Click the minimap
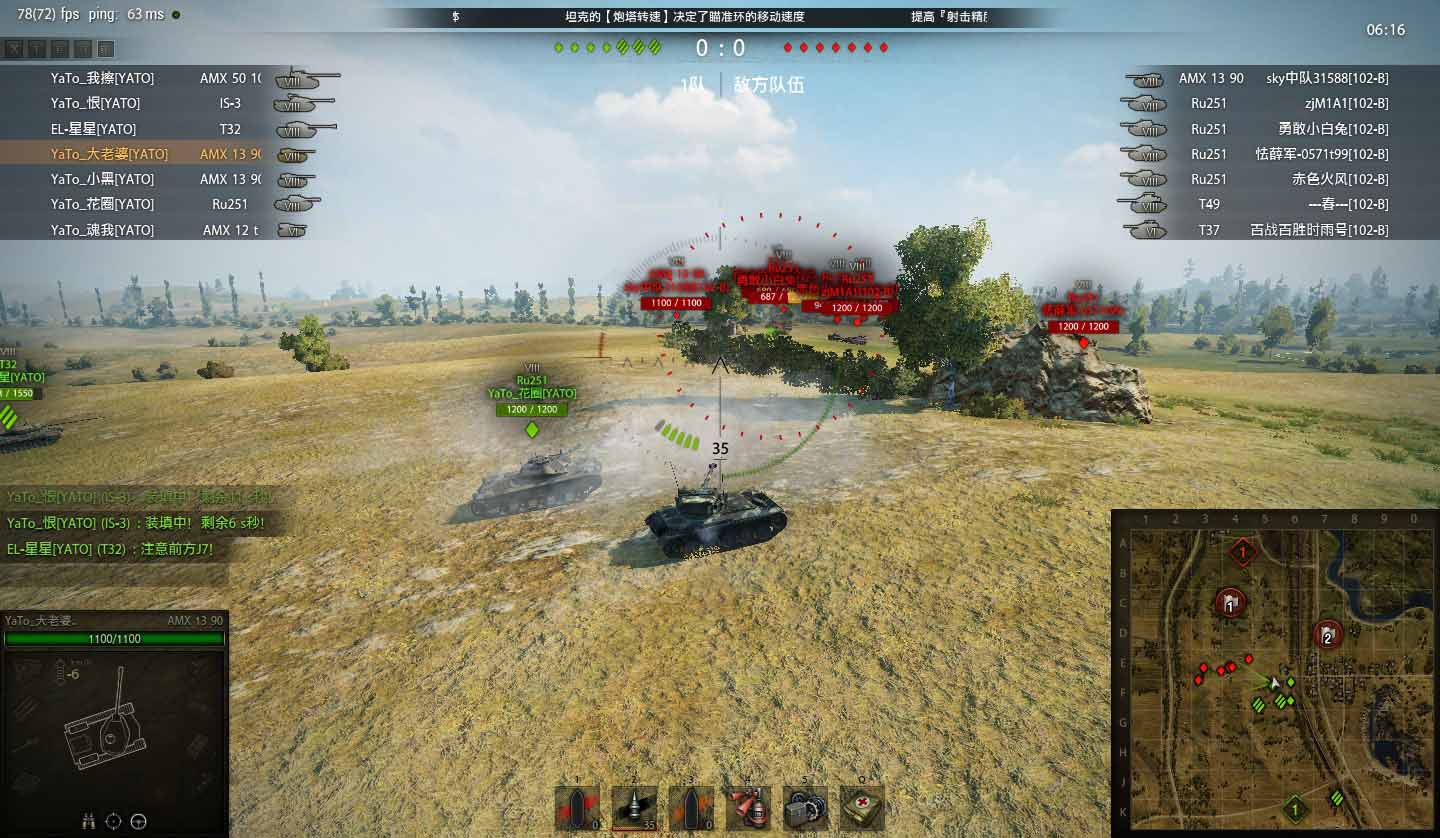Viewport: 1440px width, 838px height. click(1273, 671)
